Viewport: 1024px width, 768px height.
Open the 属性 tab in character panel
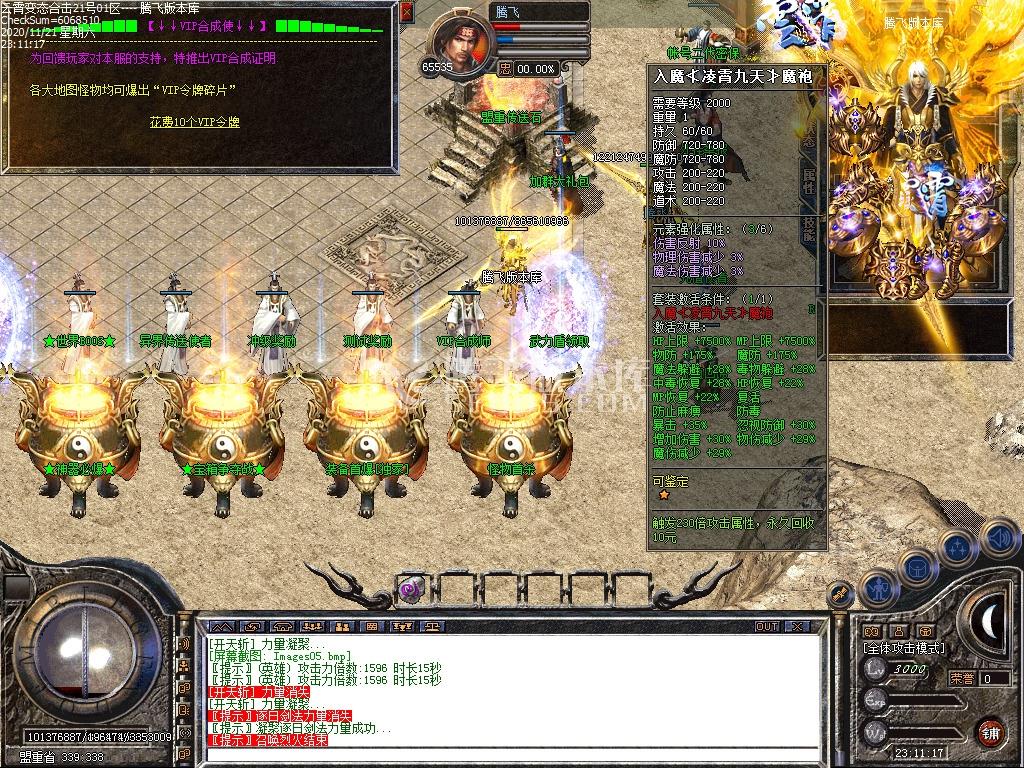coord(809,181)
